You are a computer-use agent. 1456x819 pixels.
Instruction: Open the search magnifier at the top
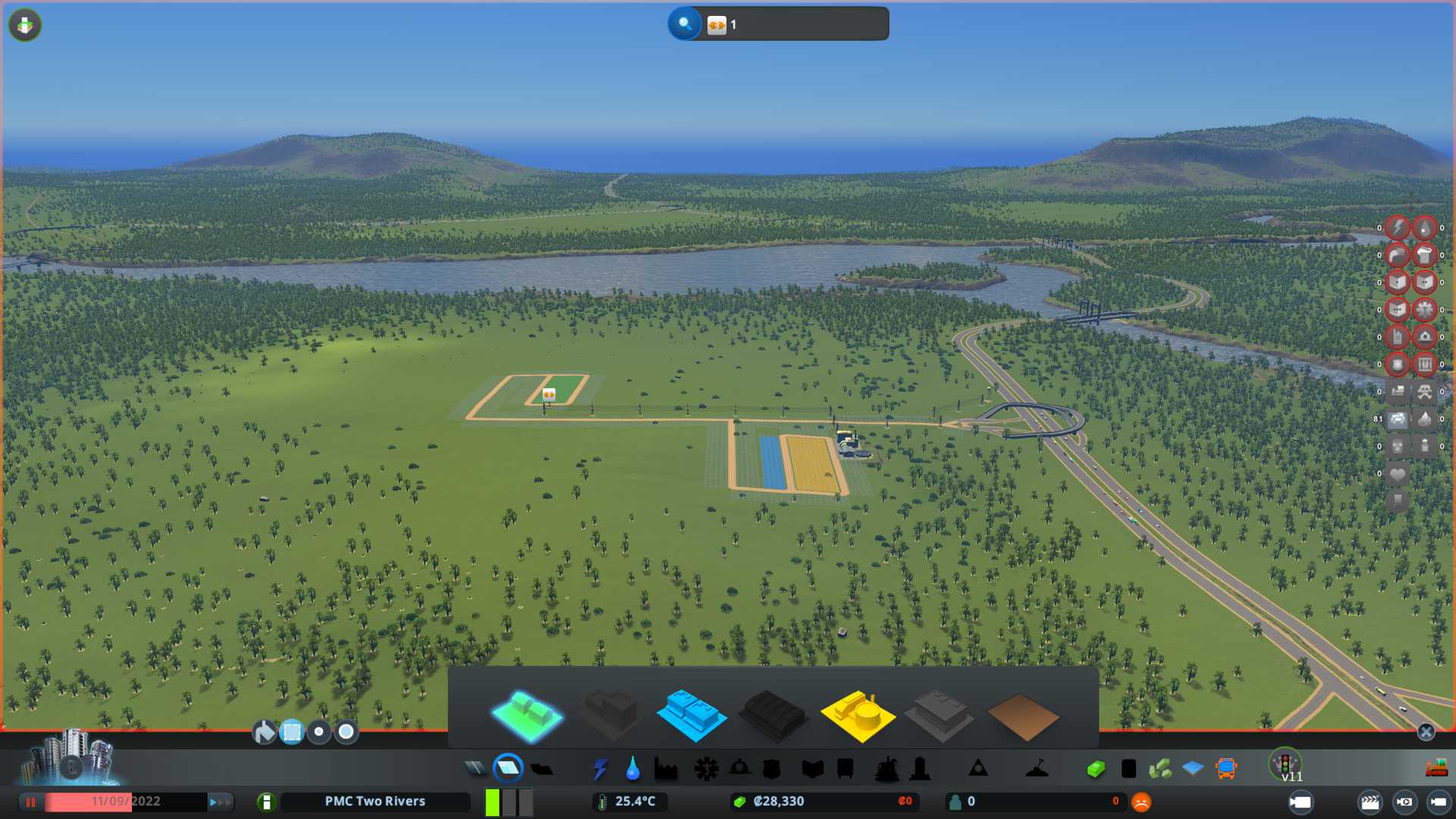click(684, 24)
